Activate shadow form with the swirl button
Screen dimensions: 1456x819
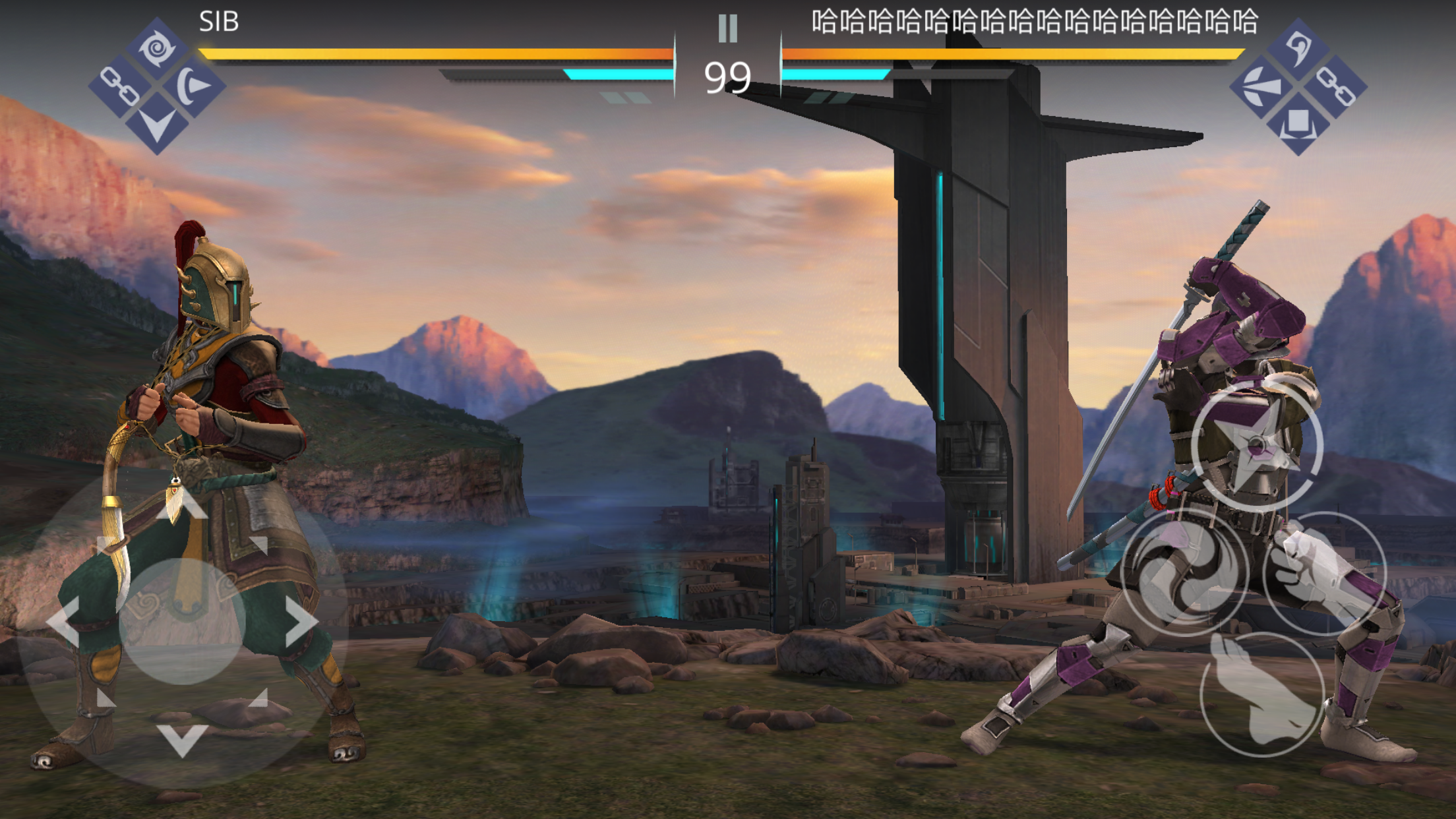1184,572
